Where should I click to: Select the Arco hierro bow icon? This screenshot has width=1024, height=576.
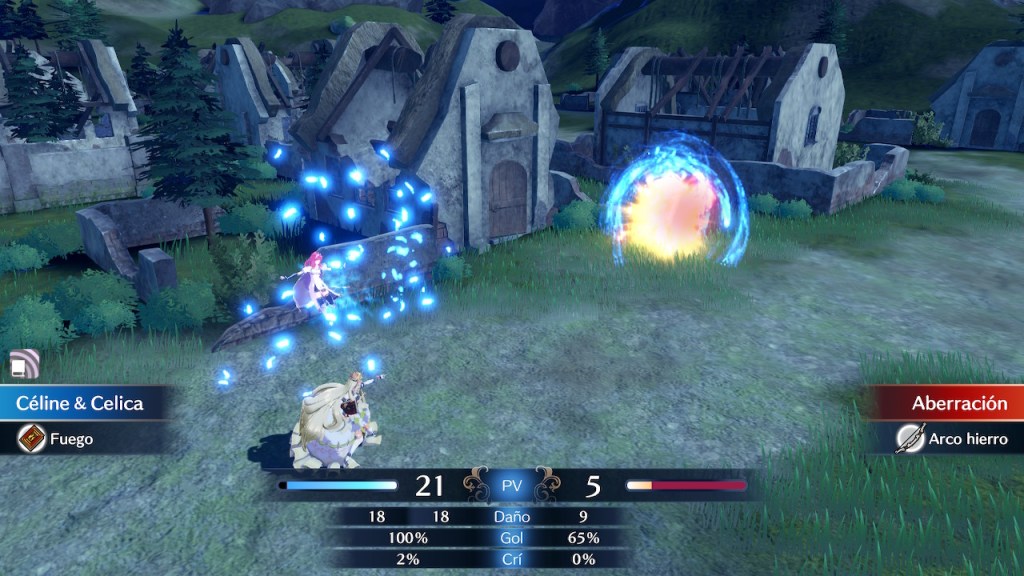tap(910, 438)
